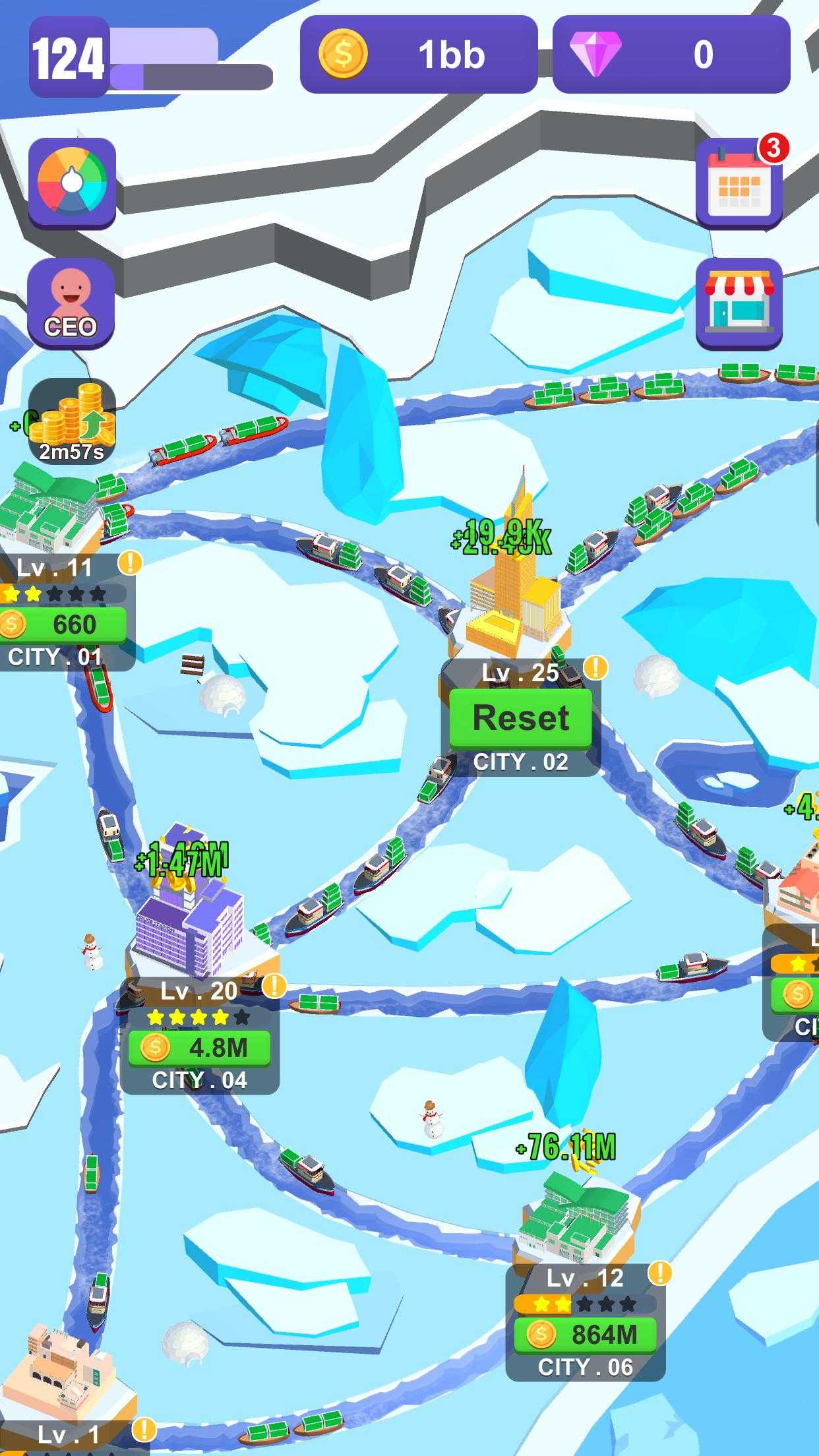The image size is (819, 1456).
Task: Open the spin wheel bonus
Action: pos(72,183)
